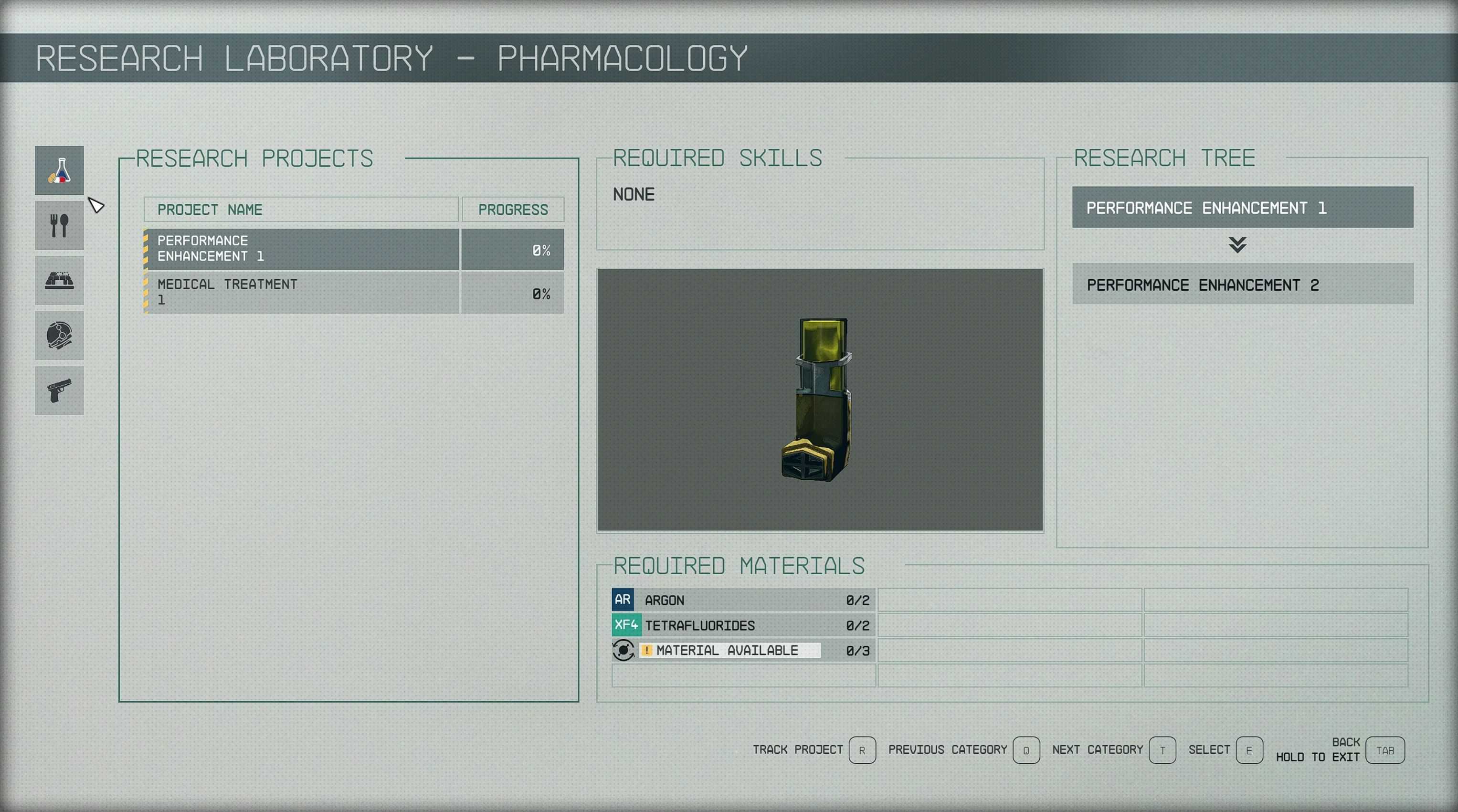Open Performance Enhancement 1 in research tree
The width and height of the screenshot is (1458, 812).
[1242, 208]
